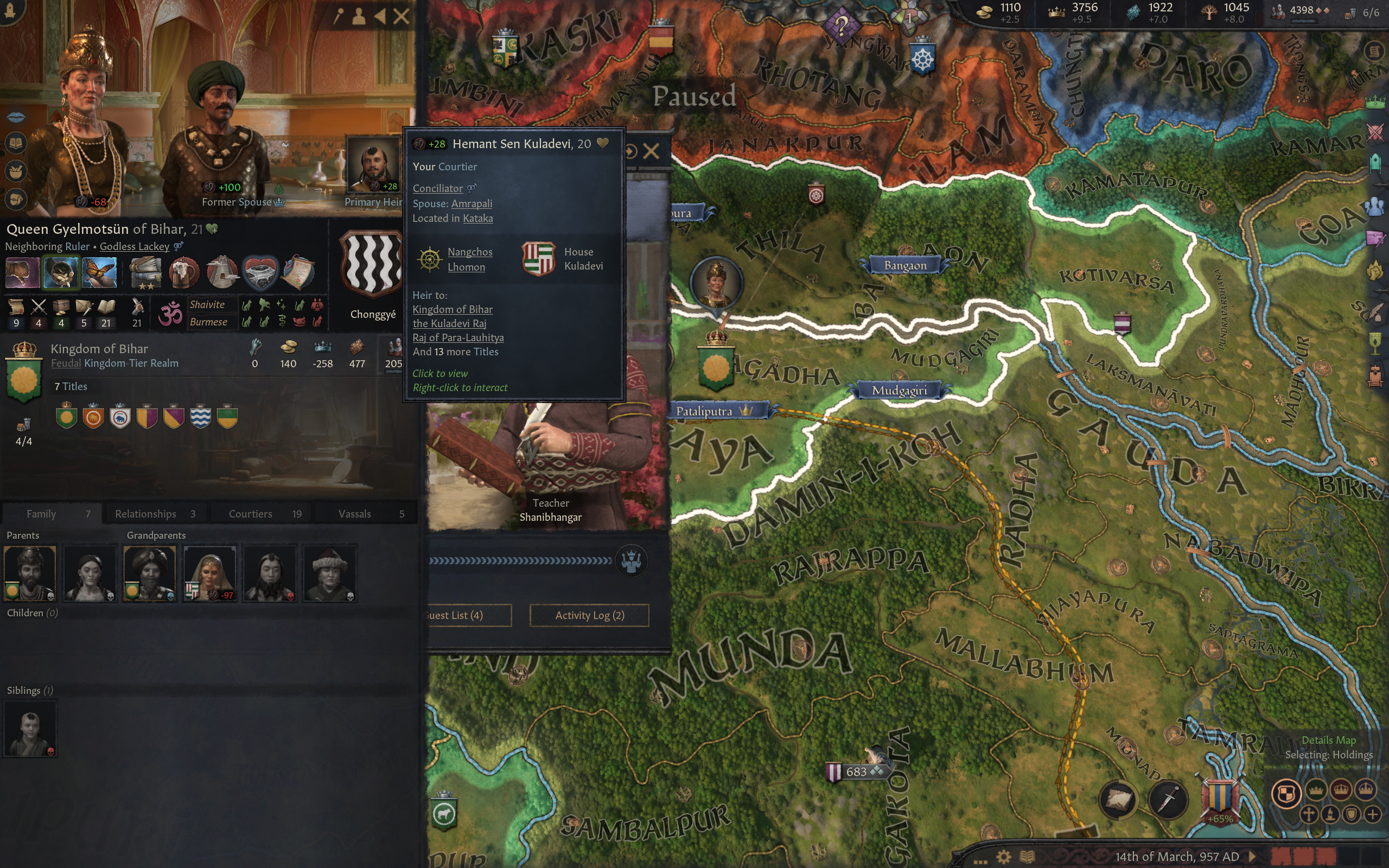Click the Godless Lackey nickname link
Viewport: 1389px width, 868px height.
click(135, 246)
